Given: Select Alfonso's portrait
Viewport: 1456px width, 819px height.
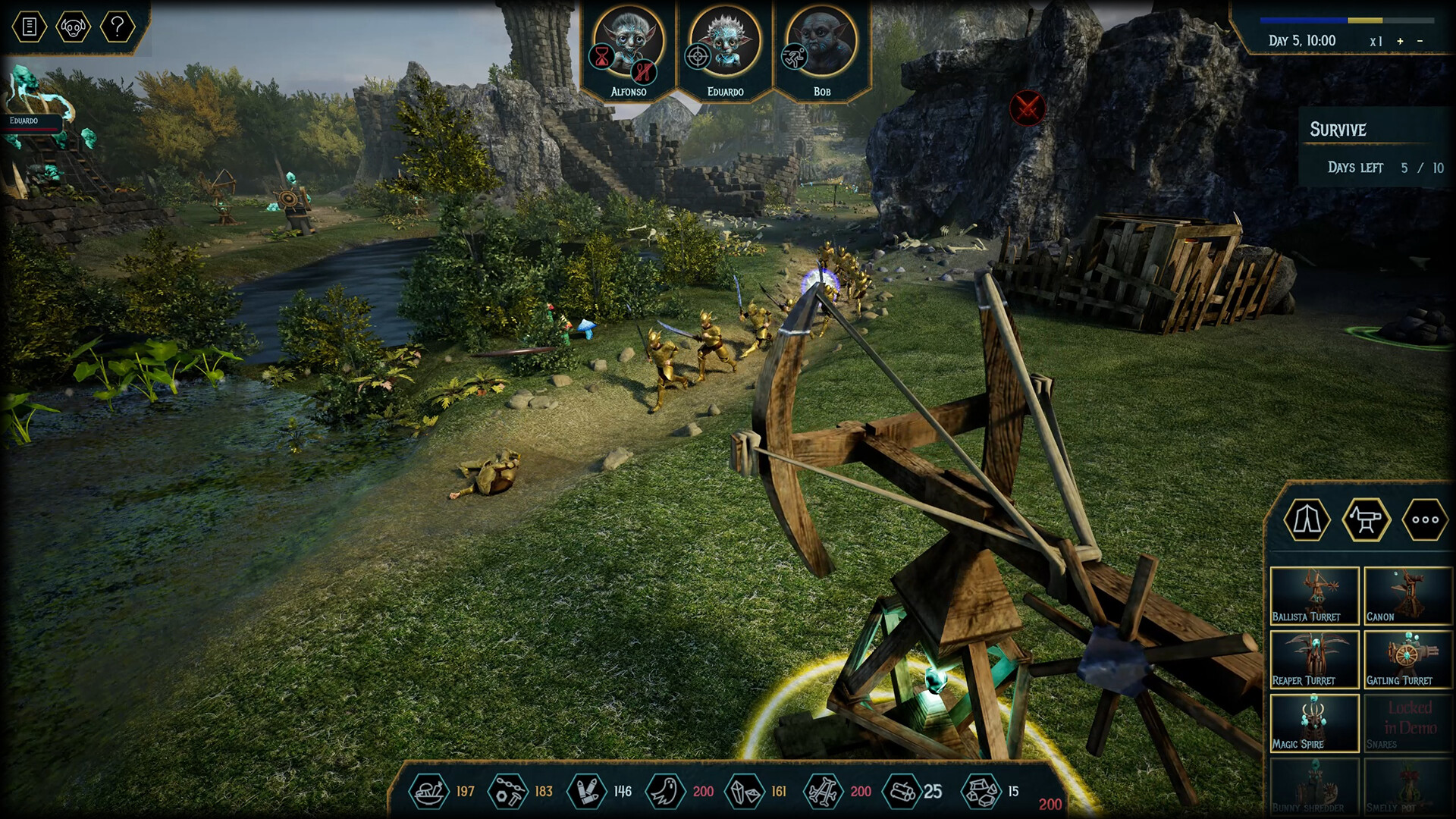Looking at the screenshot, I should [x=628, y=44].
